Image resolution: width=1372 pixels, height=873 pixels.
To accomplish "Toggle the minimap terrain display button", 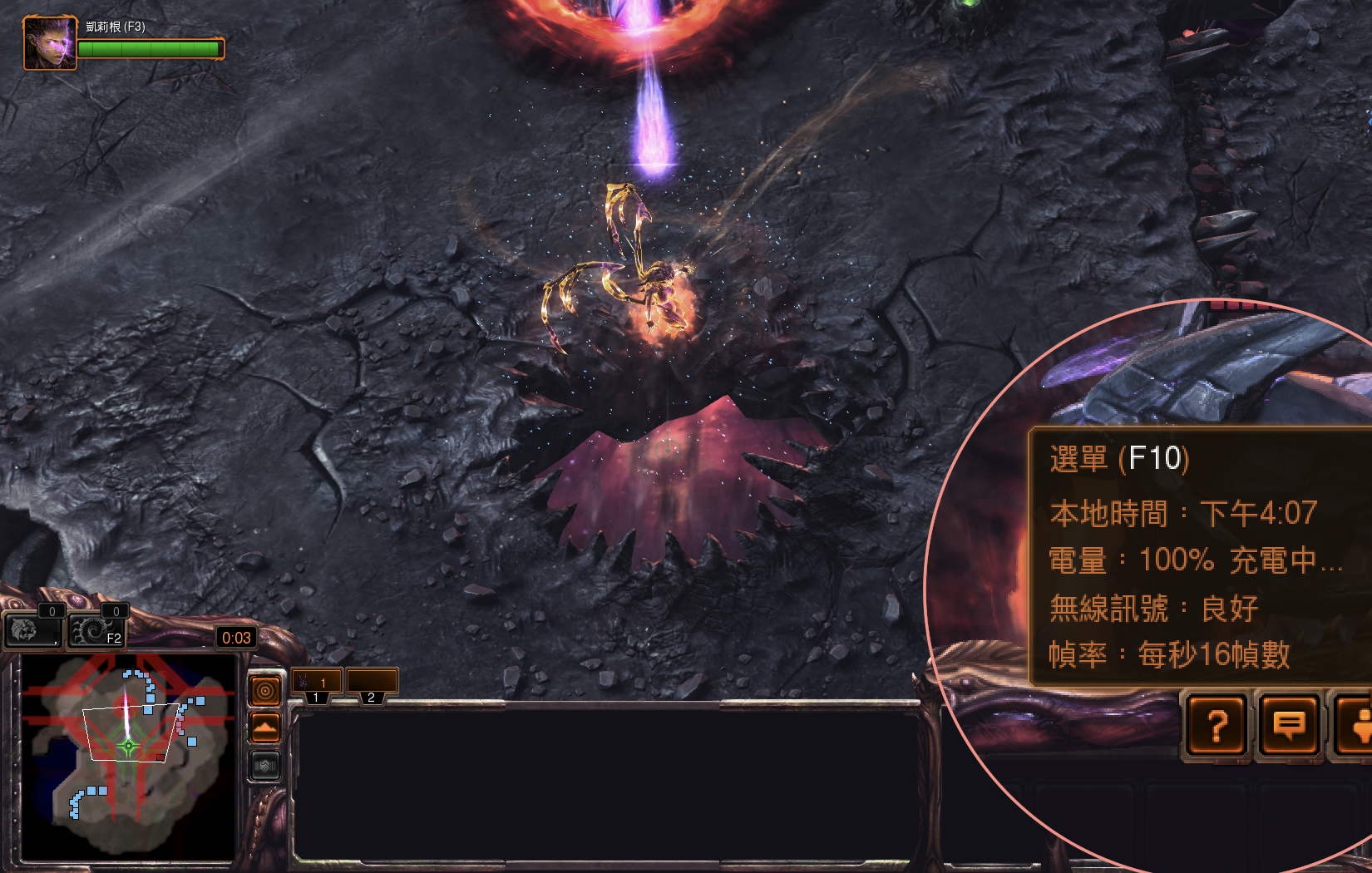I will (265, 727).
